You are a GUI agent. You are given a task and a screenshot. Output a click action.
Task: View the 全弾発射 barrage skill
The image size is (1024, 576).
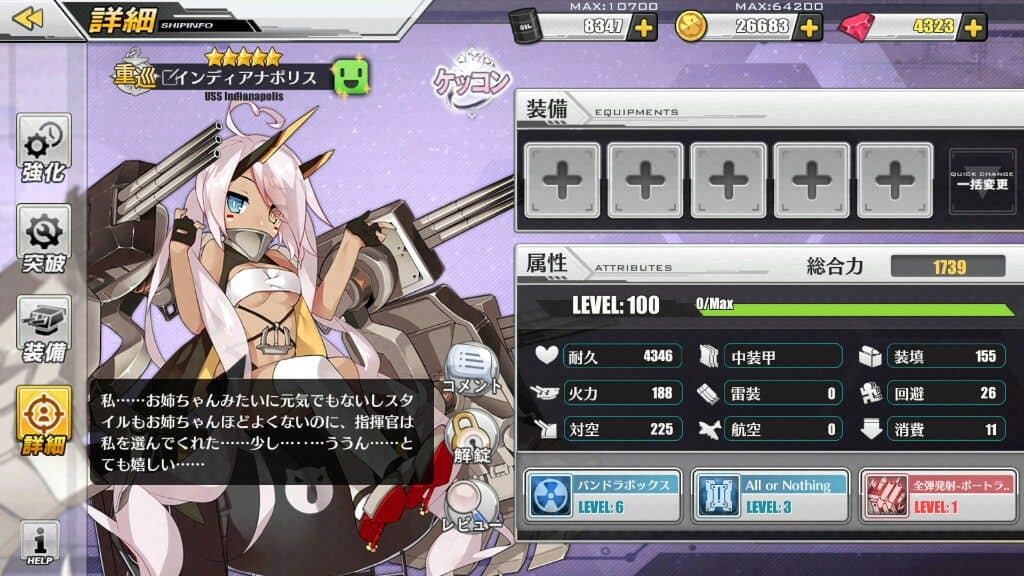click(936, 495)
